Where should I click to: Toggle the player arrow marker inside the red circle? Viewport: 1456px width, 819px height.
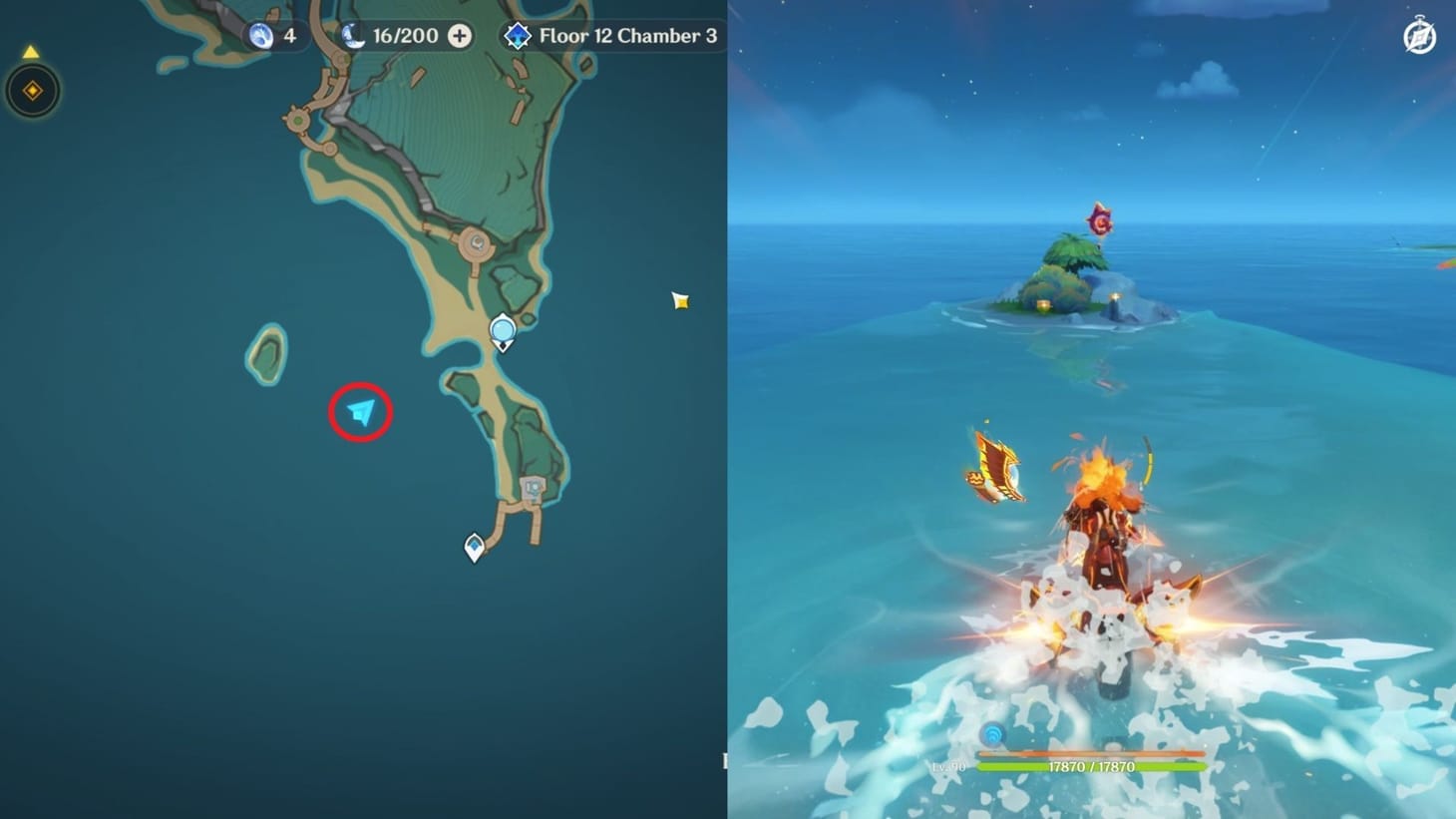coord(359,410)
